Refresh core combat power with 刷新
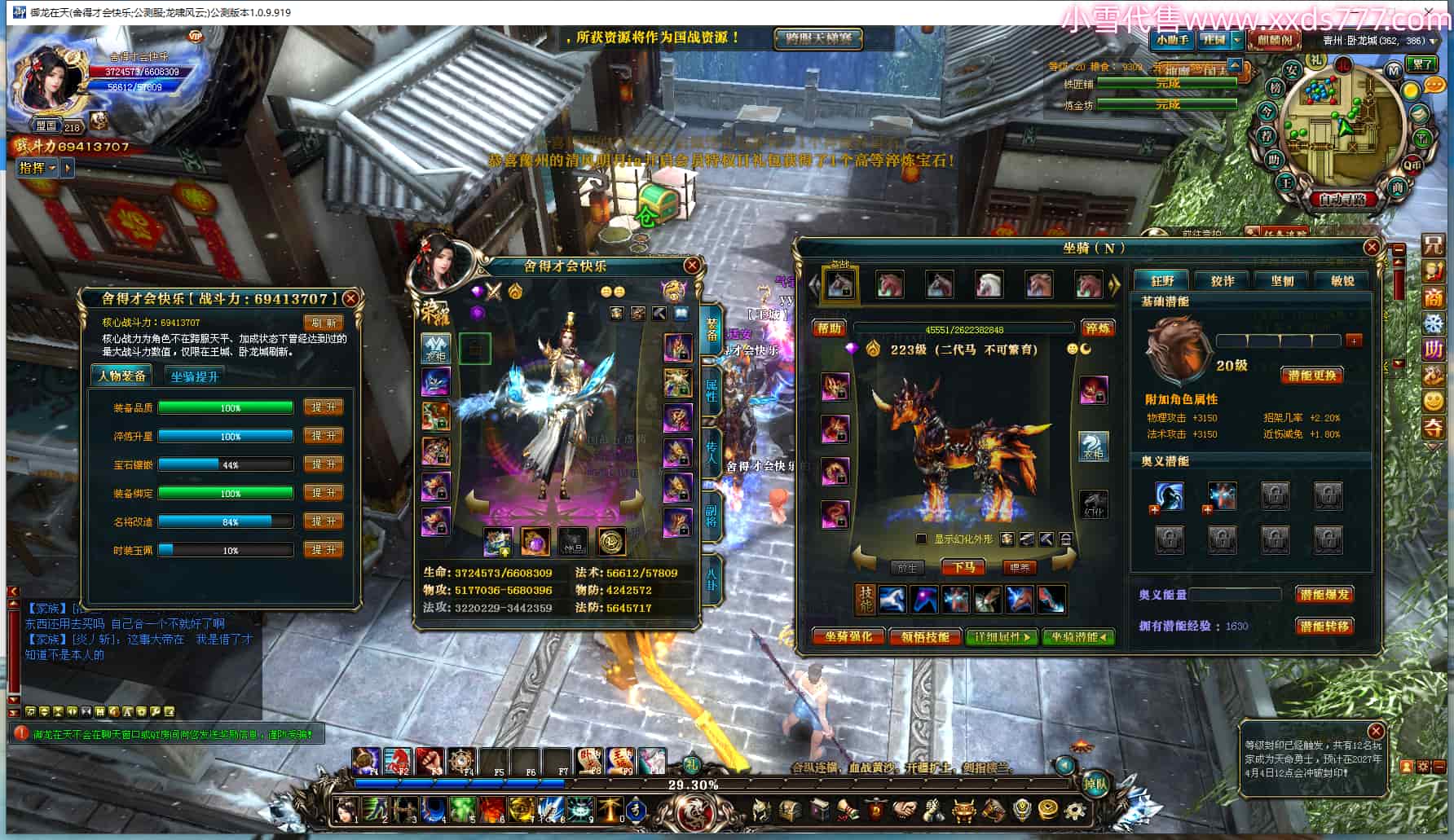The image size is (1454, 840). pyautogui.click(x=323, y=323)
